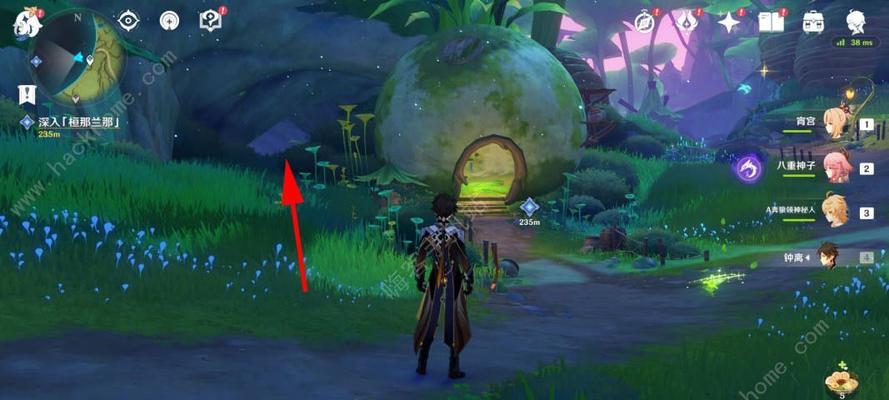Open the tutorial book icon with alert
The height and width of the screenshot is (400, 889).
pos(211,20)
